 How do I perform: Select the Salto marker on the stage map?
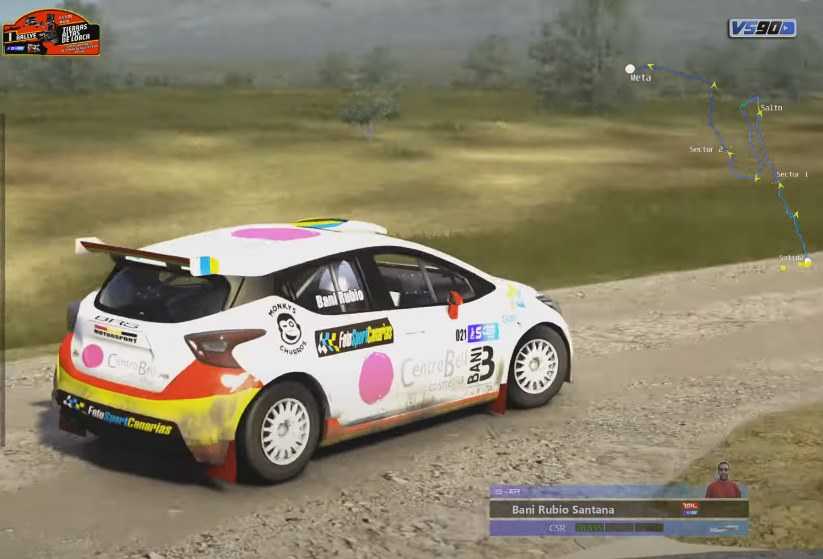[770, 107]
